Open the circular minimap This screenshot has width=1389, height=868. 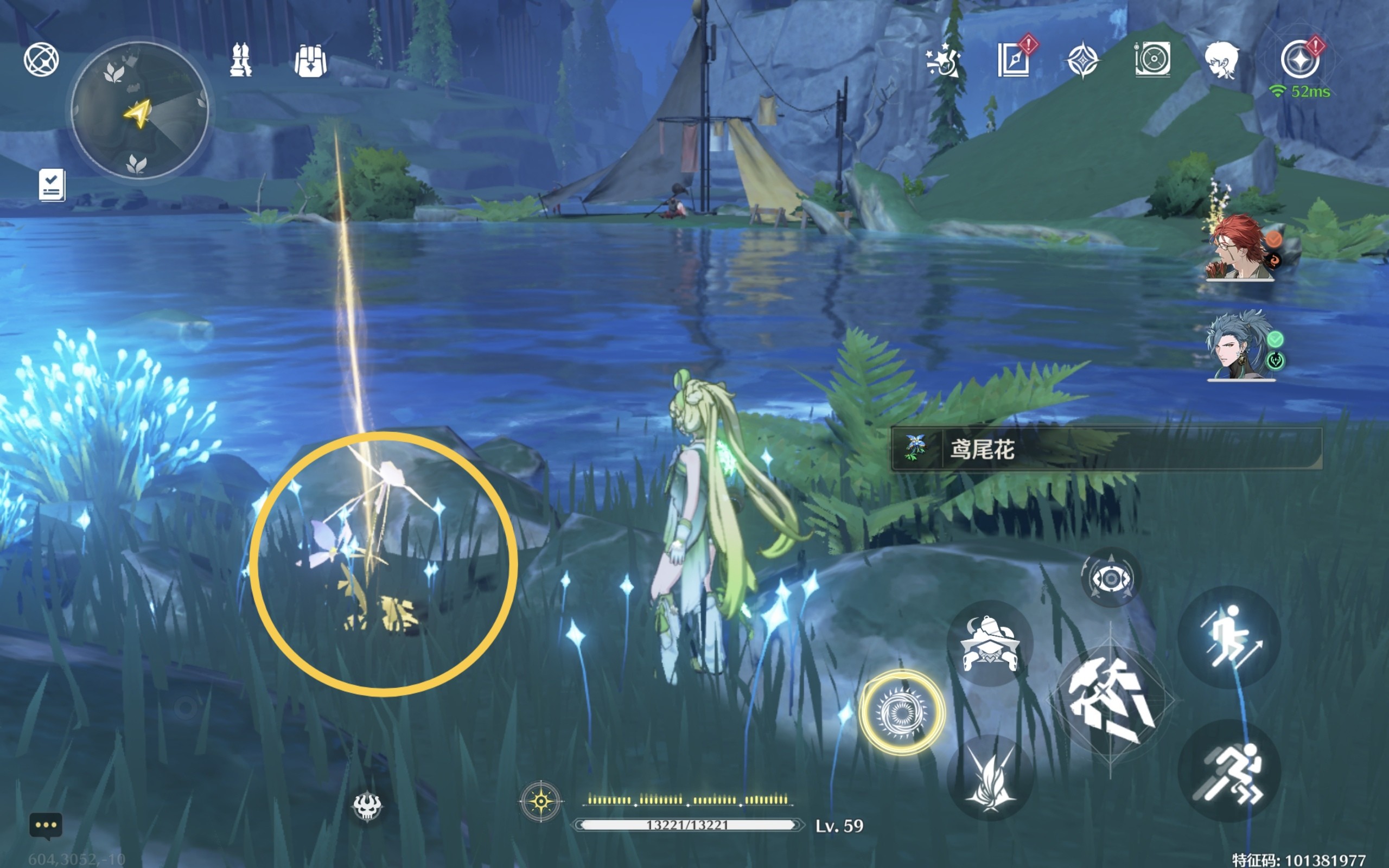(139, 110)
